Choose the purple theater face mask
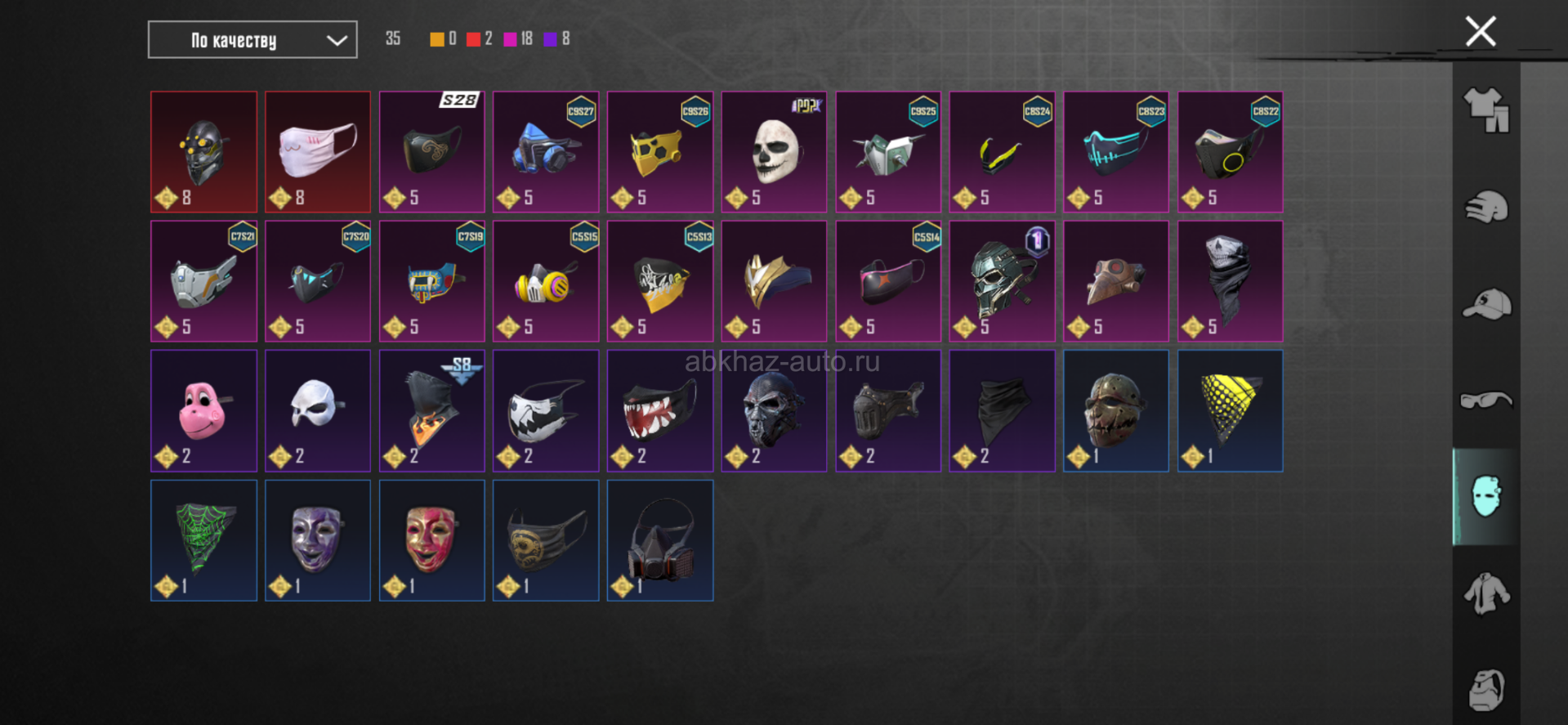The width and height of the screenshot is (1568, 725). pos(318,540)
